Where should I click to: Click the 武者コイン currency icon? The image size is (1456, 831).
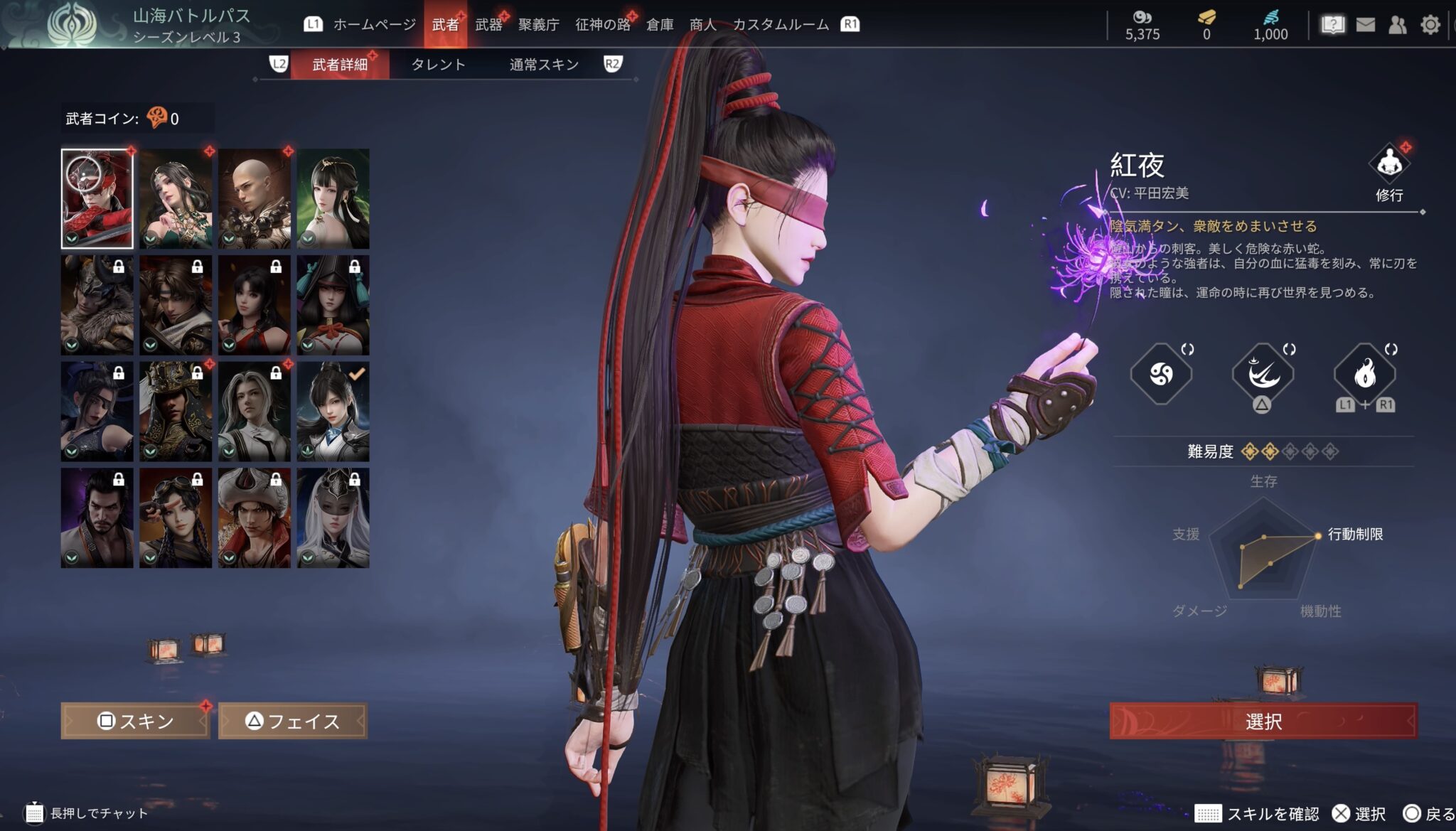(x=158, y=115)
